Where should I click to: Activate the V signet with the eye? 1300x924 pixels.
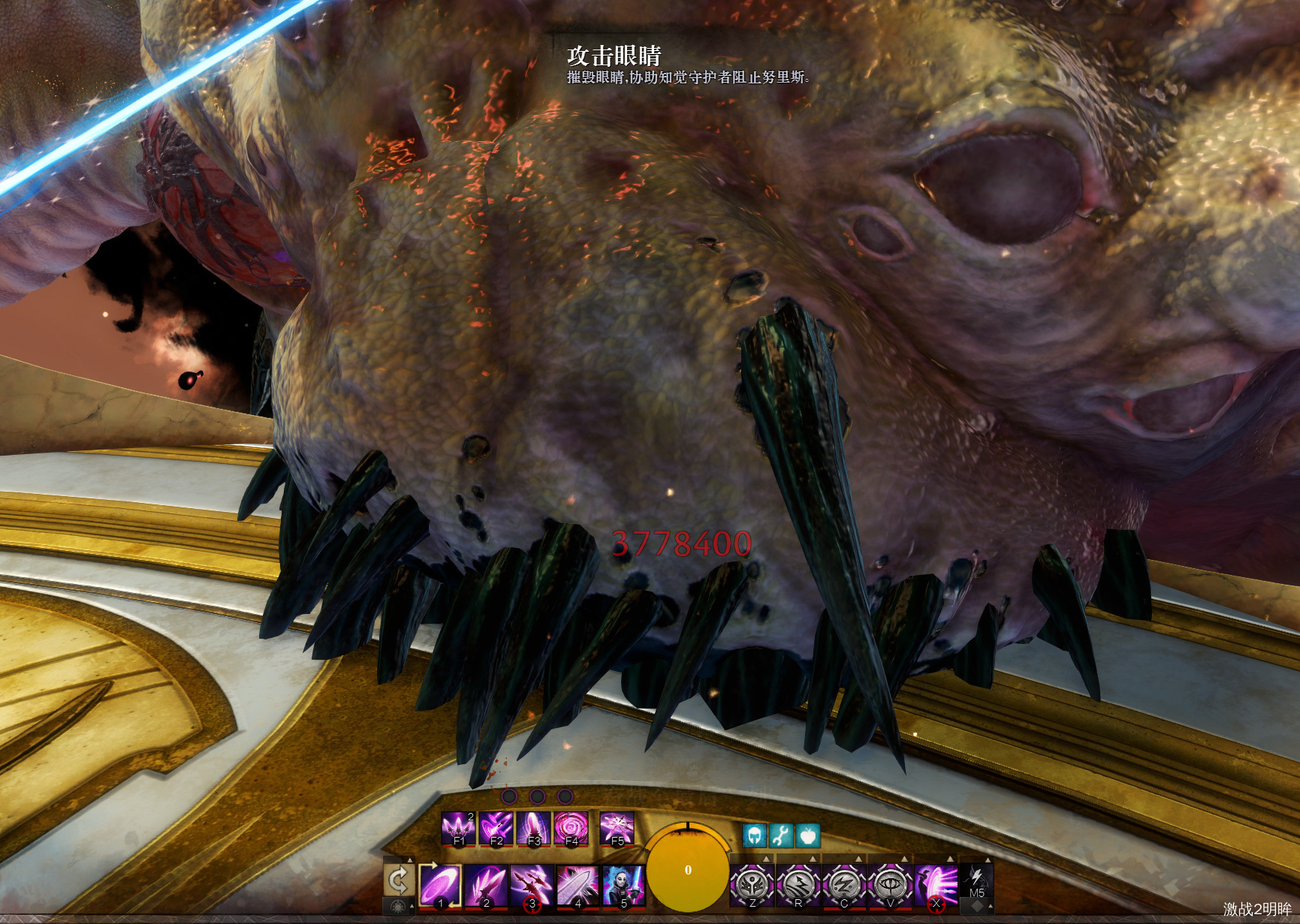point(890,885)
